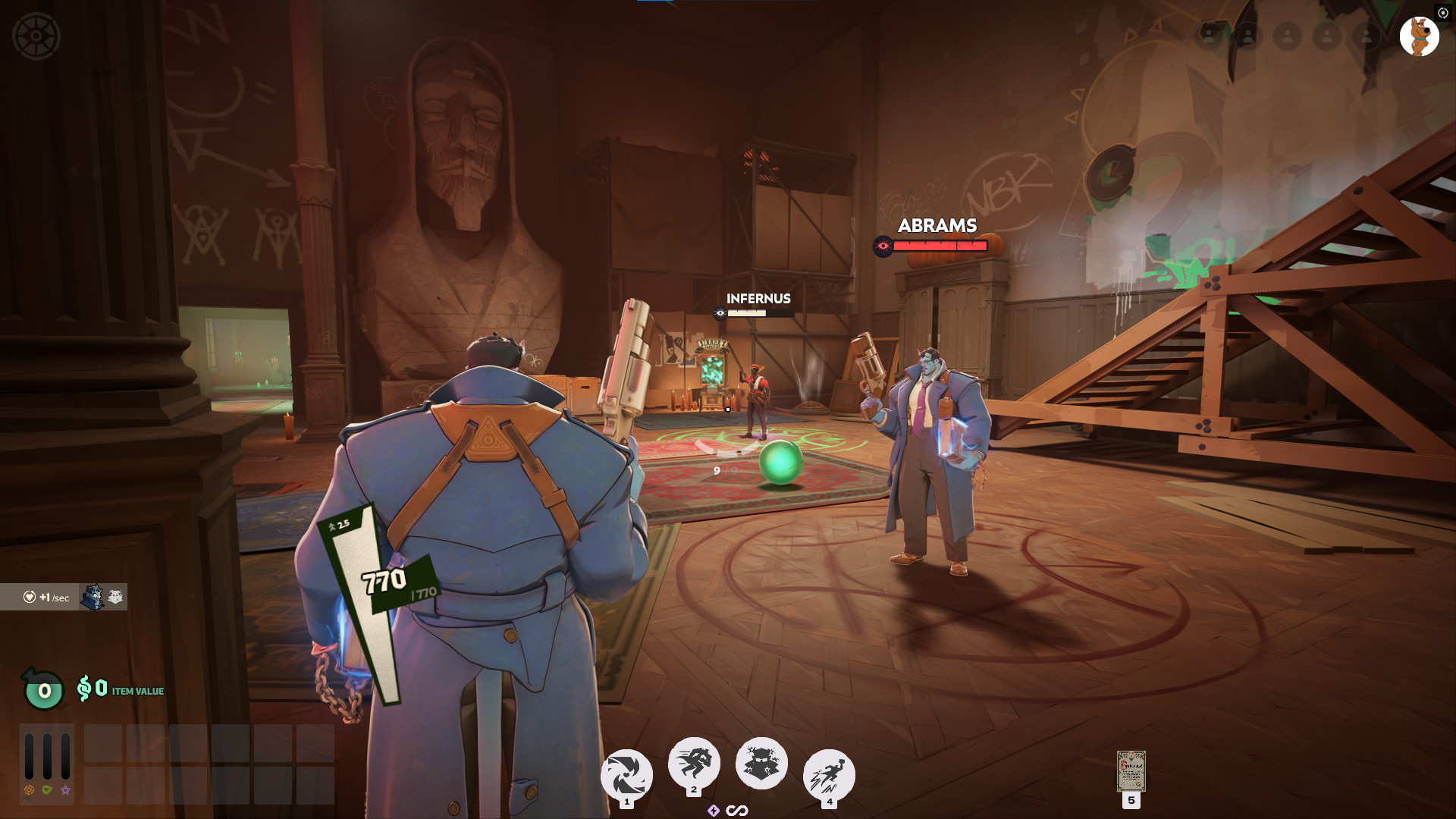Select the Infernal Resilience passive ability icon
This screenshot has height=819, width=1456.
tap(761, 763)
